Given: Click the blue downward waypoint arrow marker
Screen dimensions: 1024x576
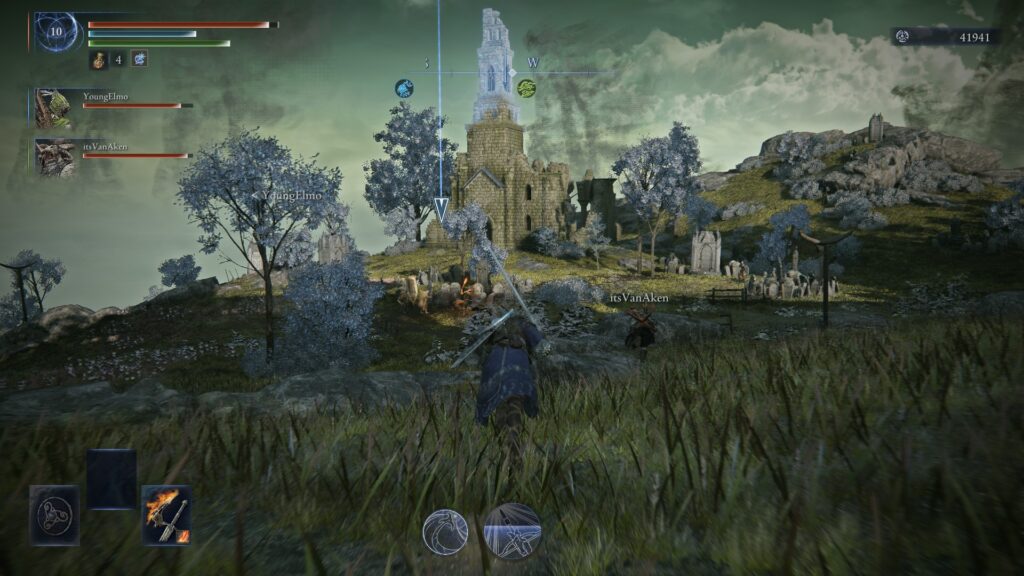Looking at the screenshot, I should click(440, 208).
